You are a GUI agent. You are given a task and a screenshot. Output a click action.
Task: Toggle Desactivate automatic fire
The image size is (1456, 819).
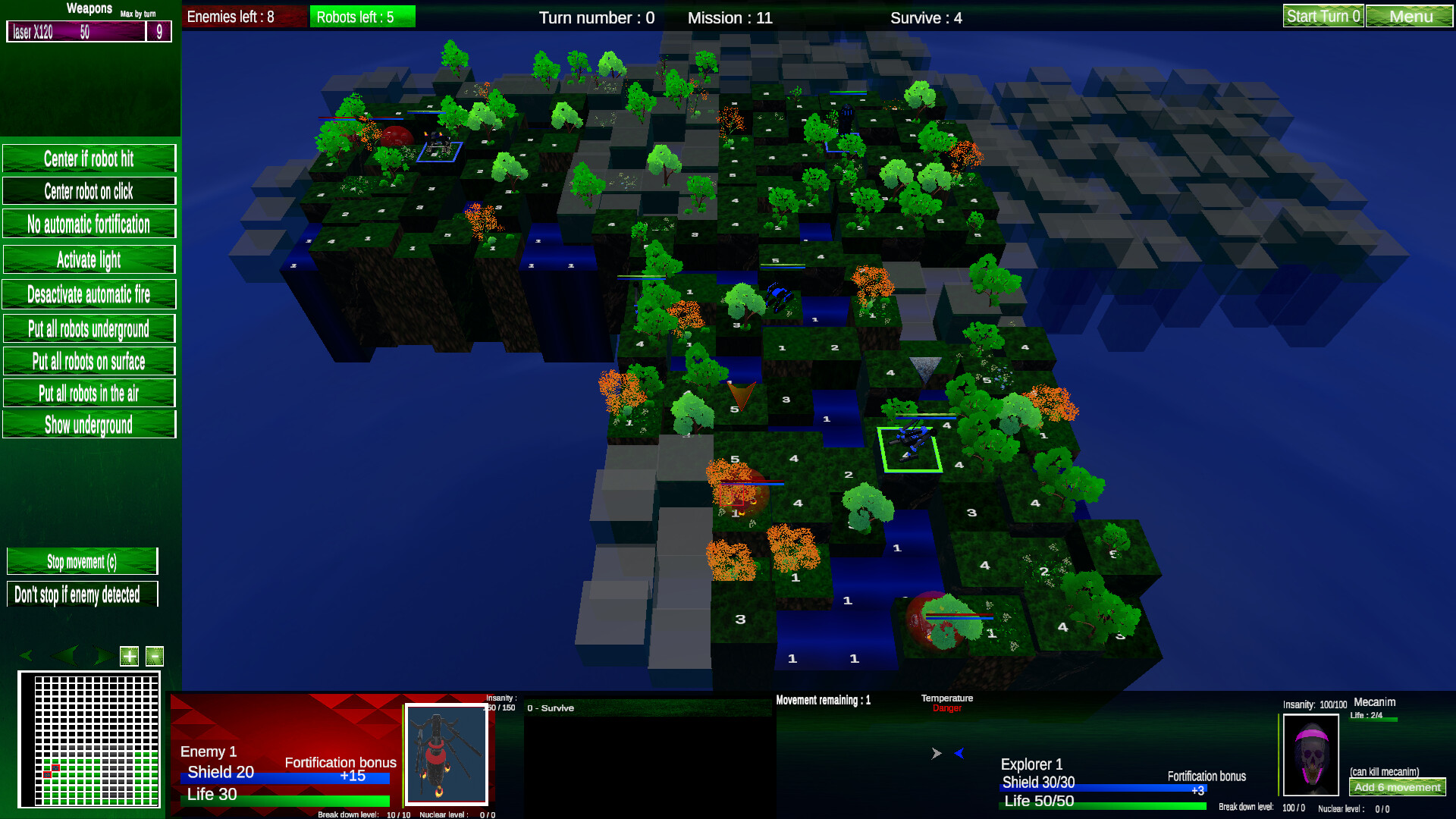coord(89,295)
